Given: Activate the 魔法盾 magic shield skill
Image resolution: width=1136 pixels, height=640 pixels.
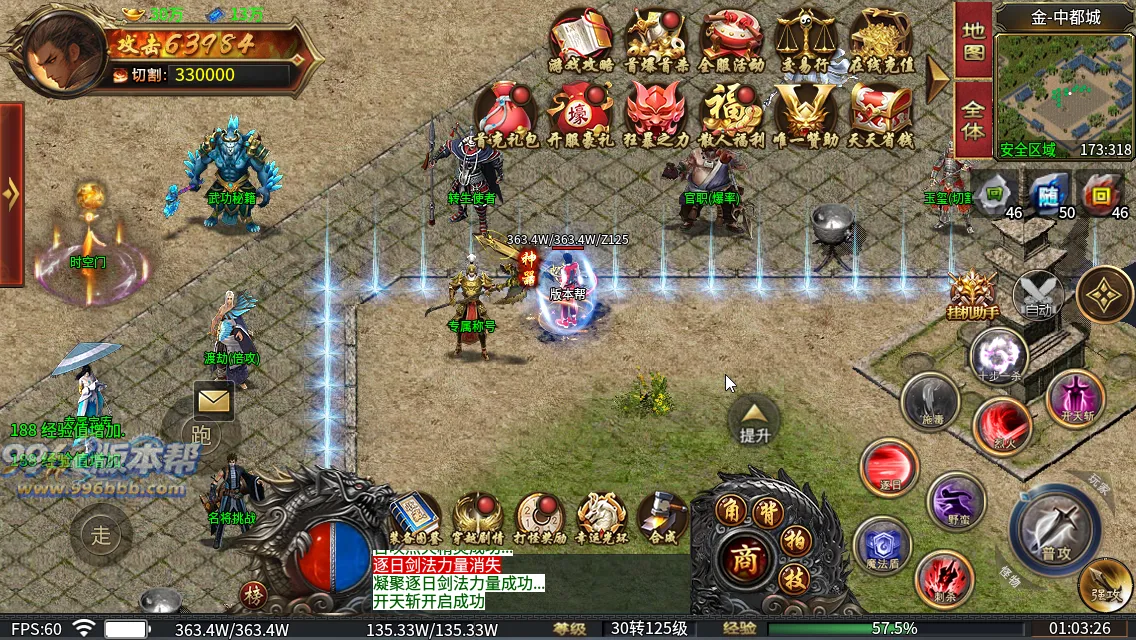Looking at the screenshot, I should [882, 546].
